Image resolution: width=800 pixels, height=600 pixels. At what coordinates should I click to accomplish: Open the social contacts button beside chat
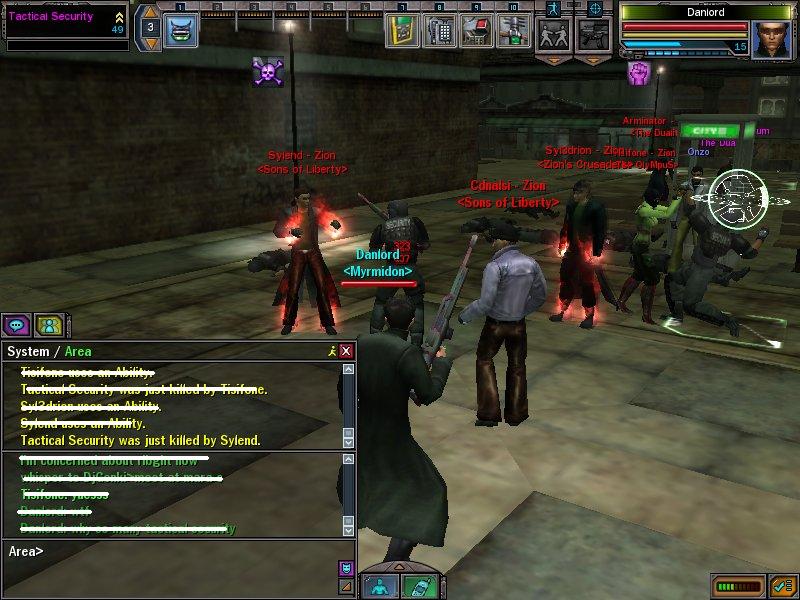coord(47,324)
